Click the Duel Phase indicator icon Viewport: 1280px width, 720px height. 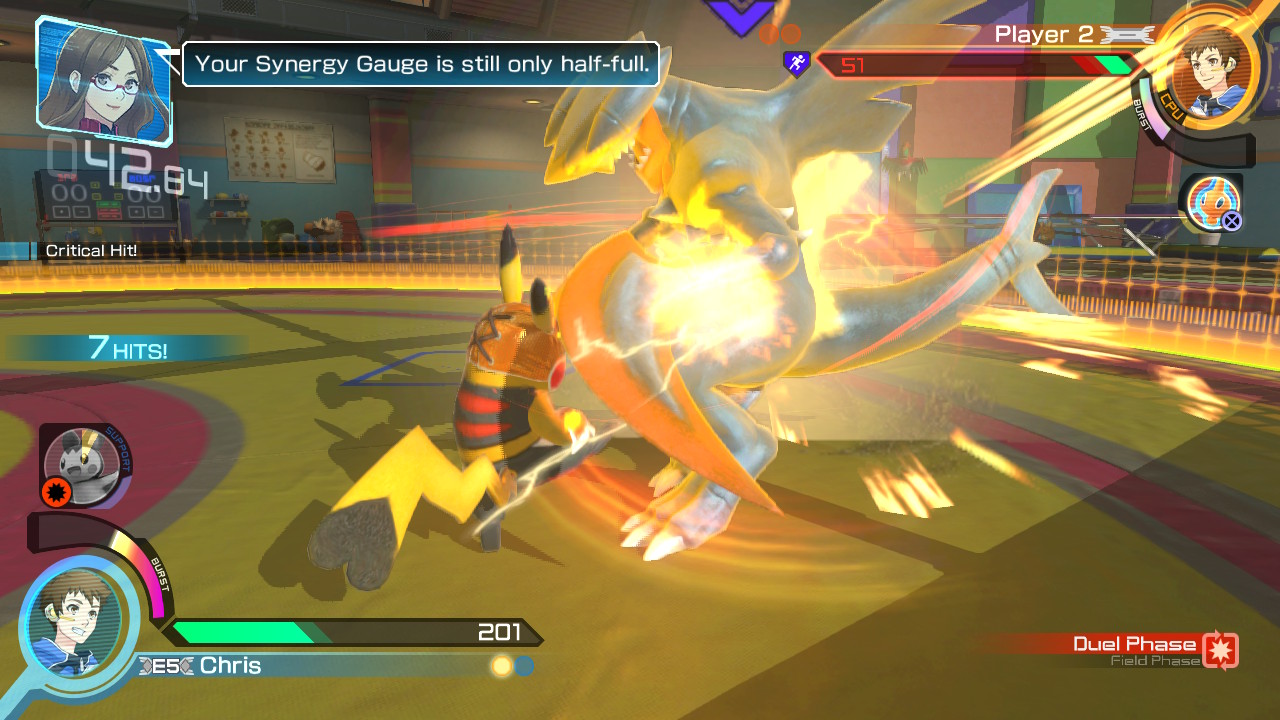click(x=1220, y=649)
